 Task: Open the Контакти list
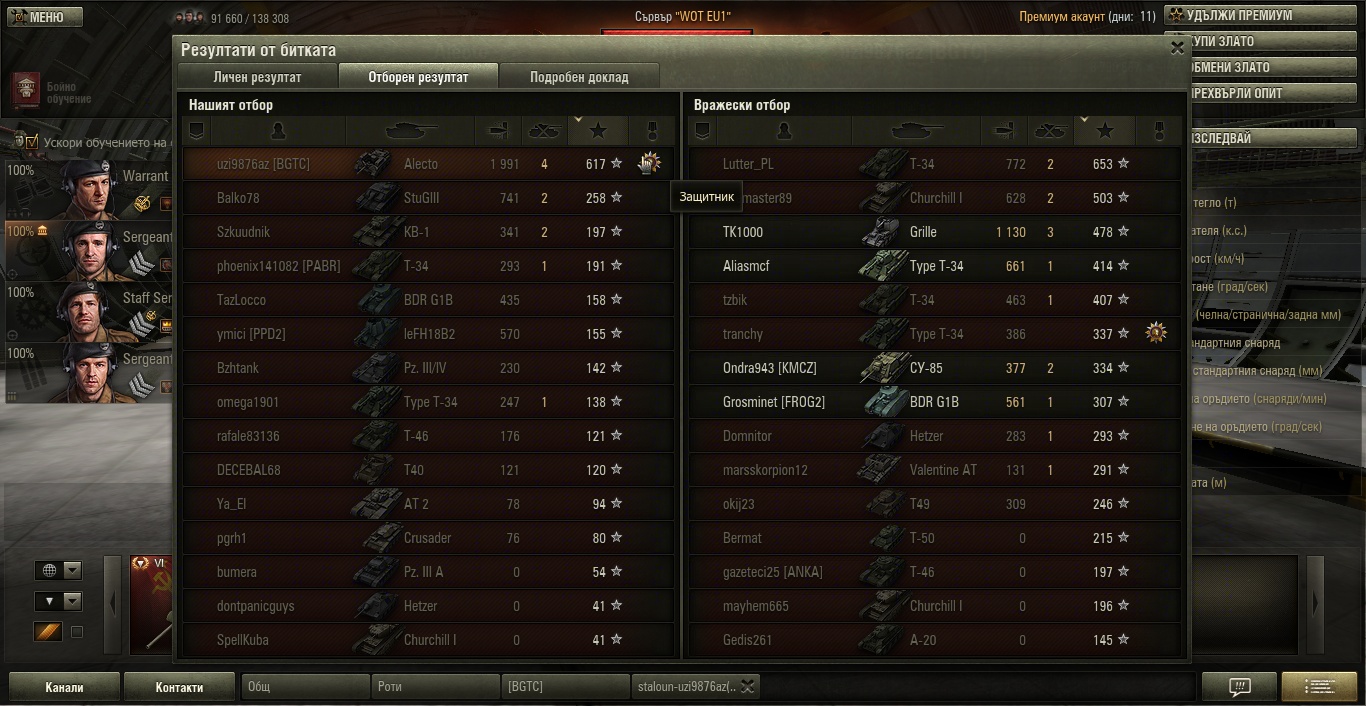180,687
